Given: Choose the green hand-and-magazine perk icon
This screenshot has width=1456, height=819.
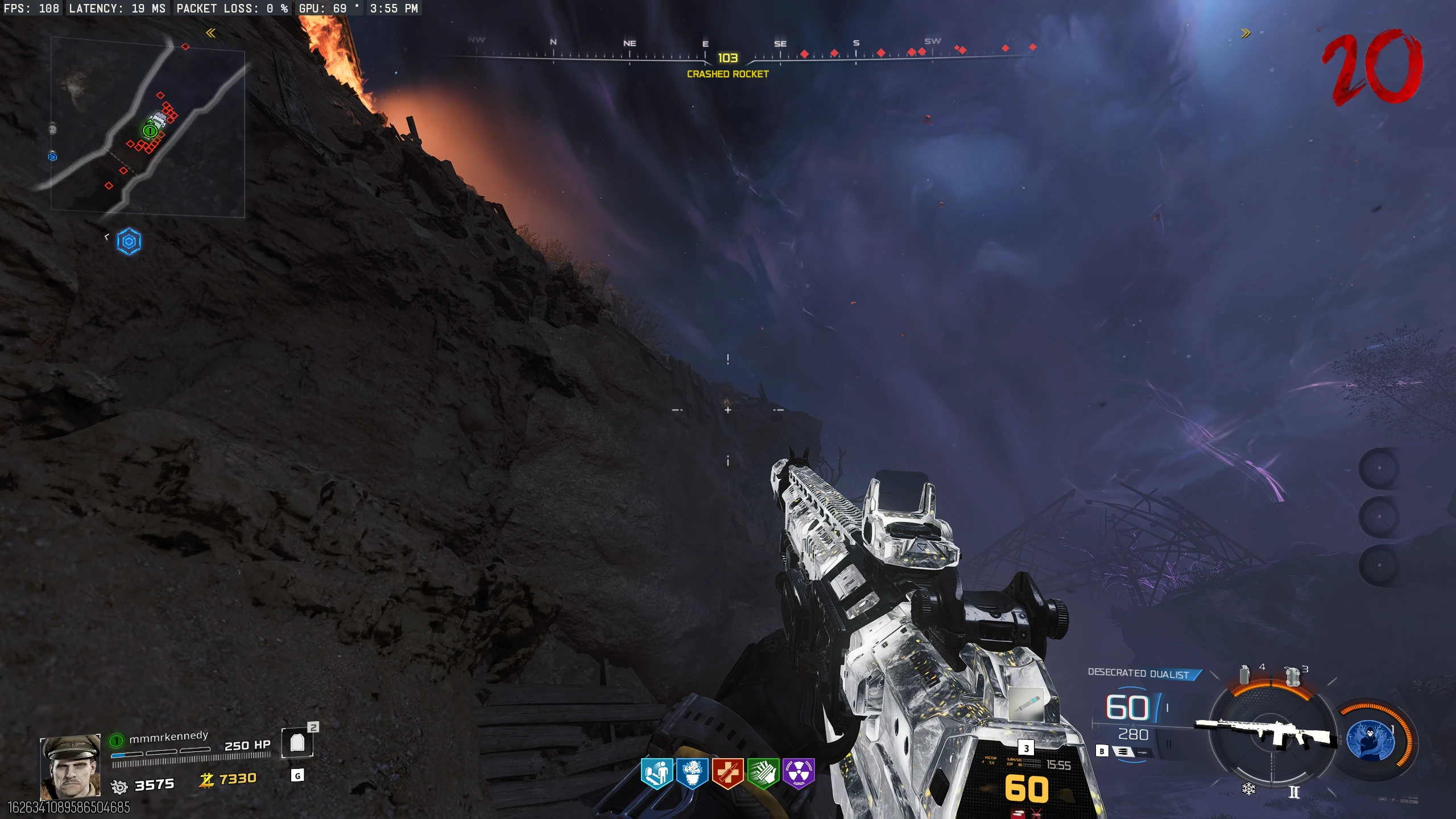Looking at the screenshot, I should tap(763, 773).
